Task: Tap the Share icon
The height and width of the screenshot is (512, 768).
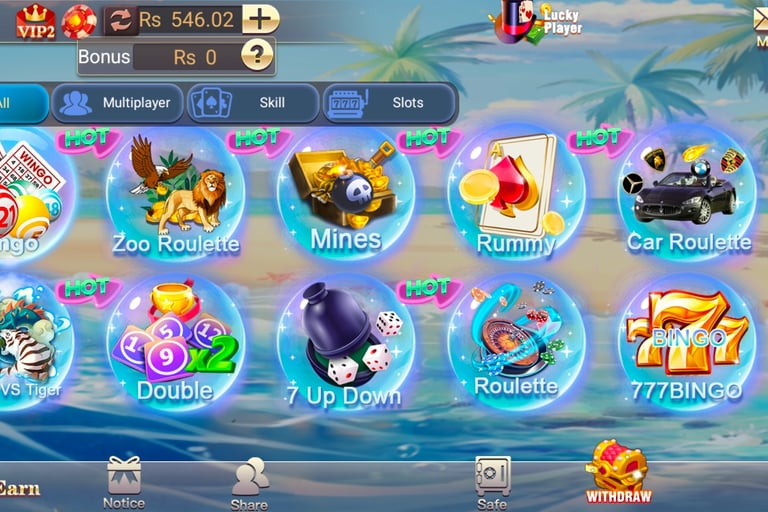Action: [249, 480]
